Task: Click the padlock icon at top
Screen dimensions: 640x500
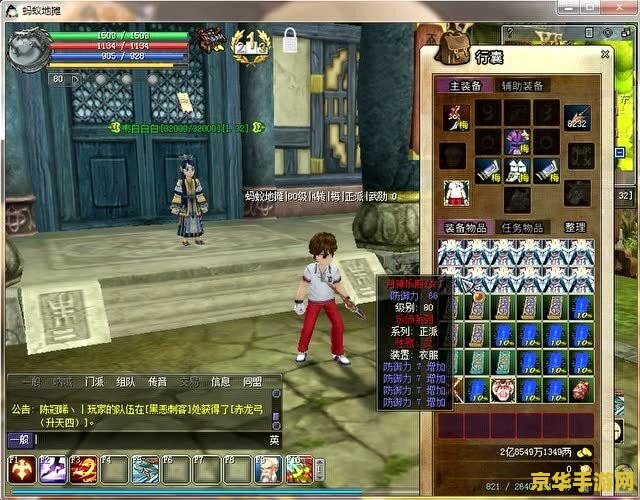Action: click(291, 42)
